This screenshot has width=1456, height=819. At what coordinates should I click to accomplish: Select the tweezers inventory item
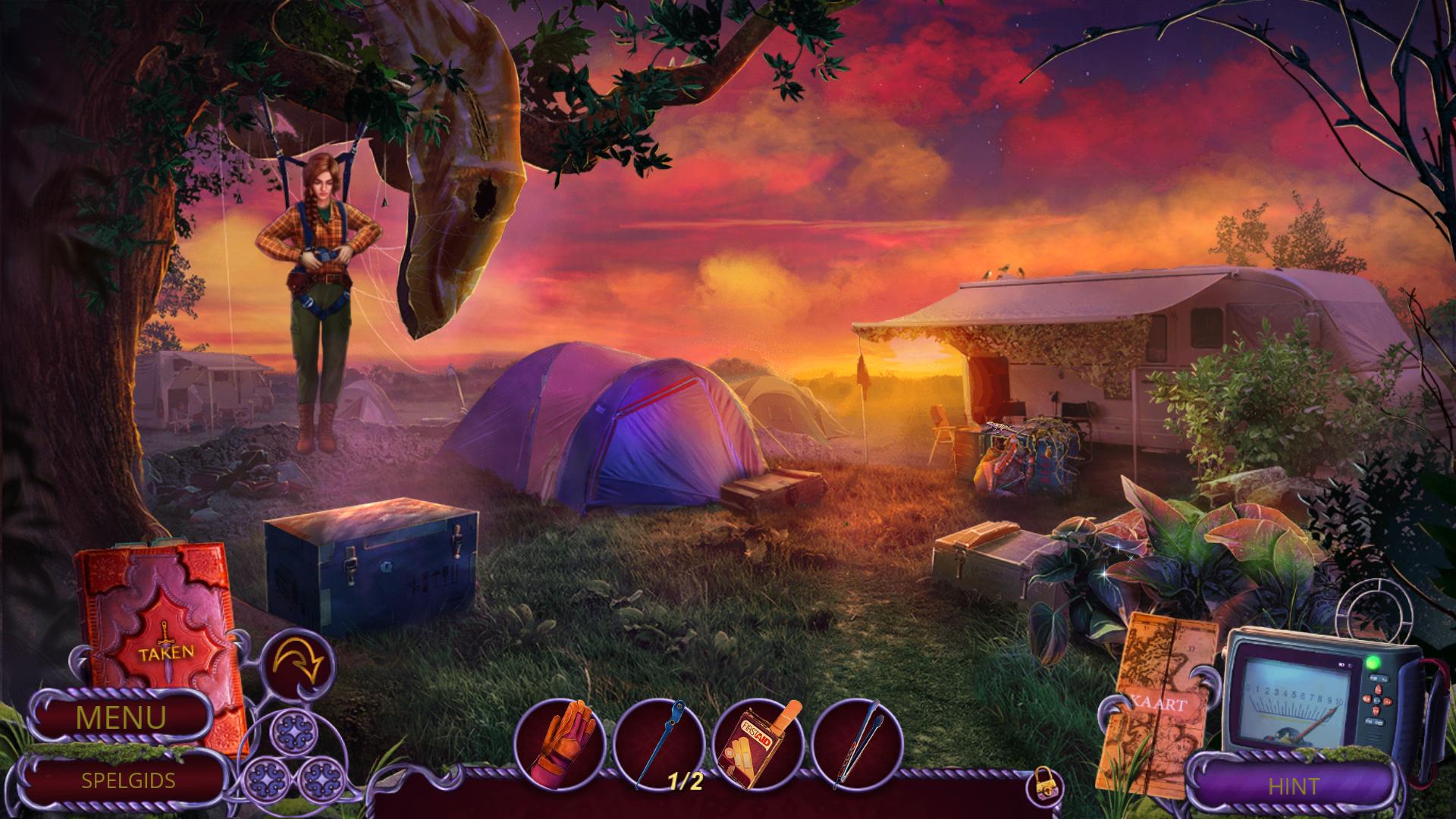click(856, 743)
